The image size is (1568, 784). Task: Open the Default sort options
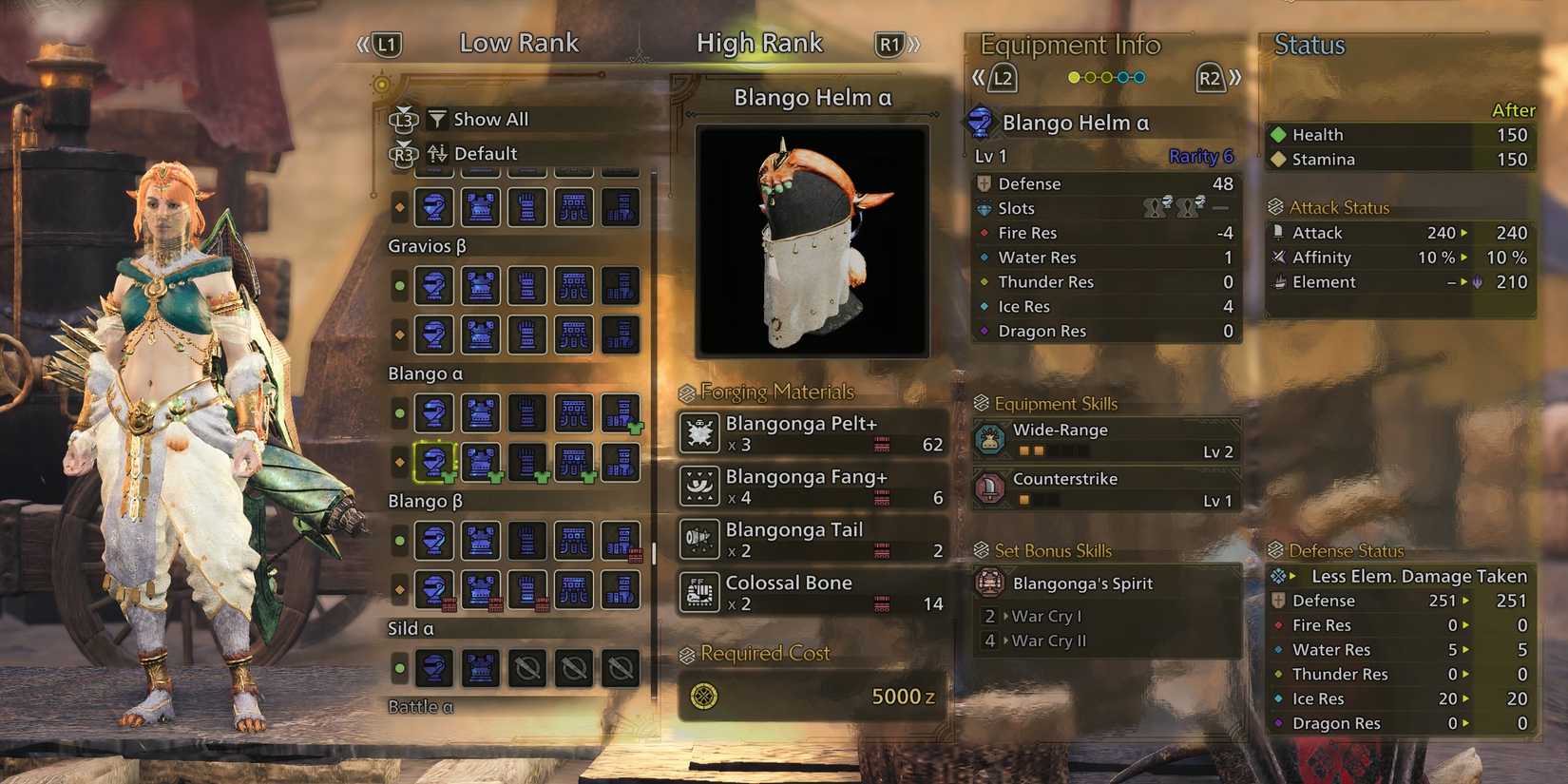[485, 153]
